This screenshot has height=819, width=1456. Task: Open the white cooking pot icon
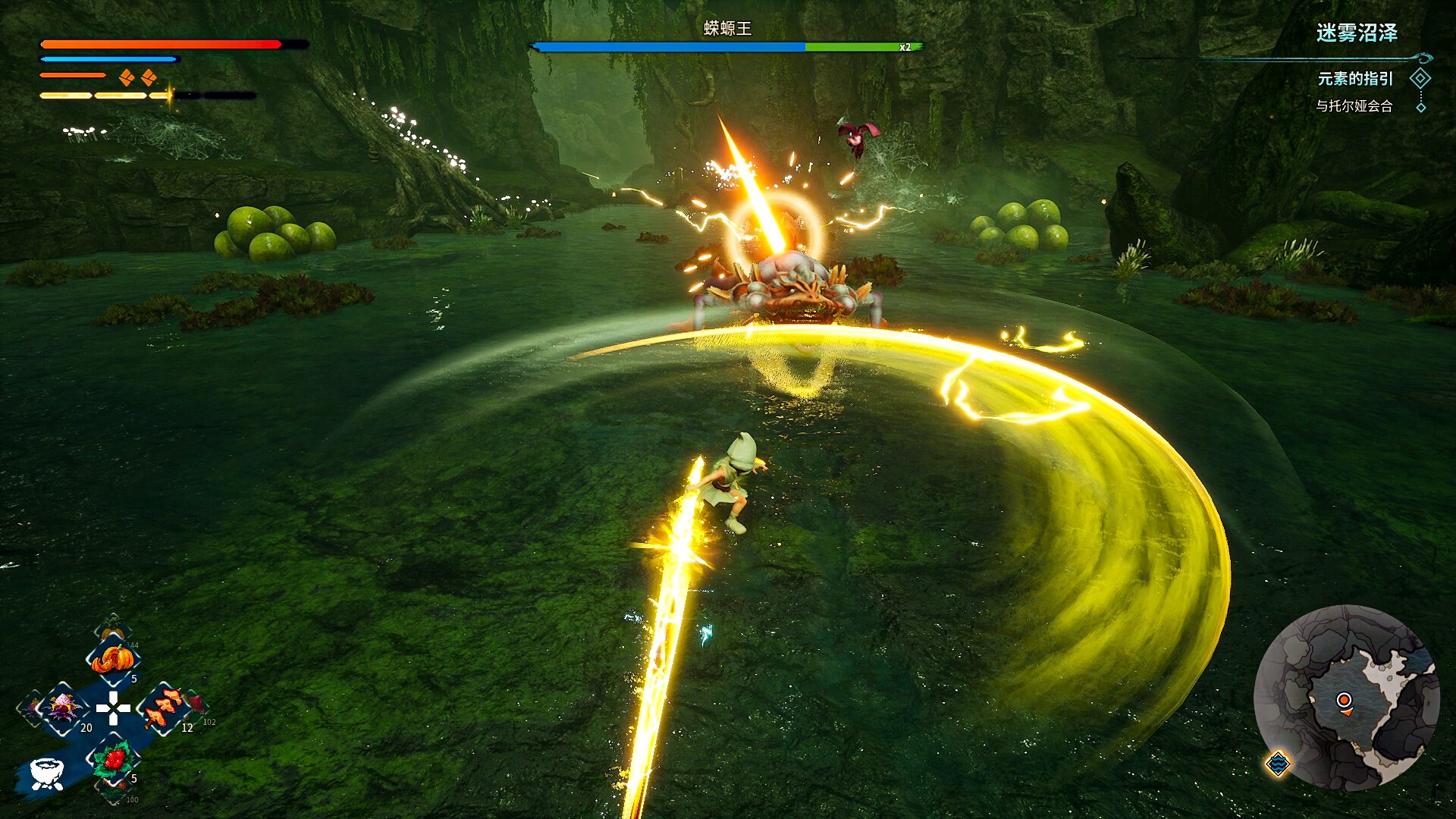(x=47, y=773)
